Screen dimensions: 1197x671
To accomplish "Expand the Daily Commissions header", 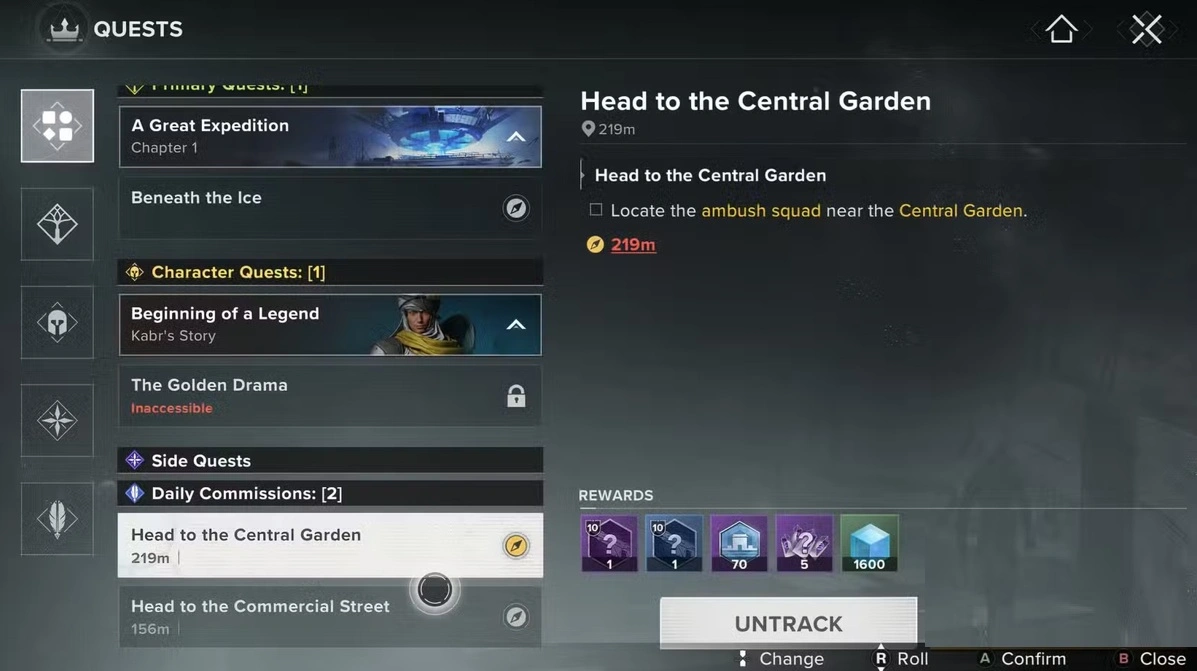I will click(x=330, y=493).
